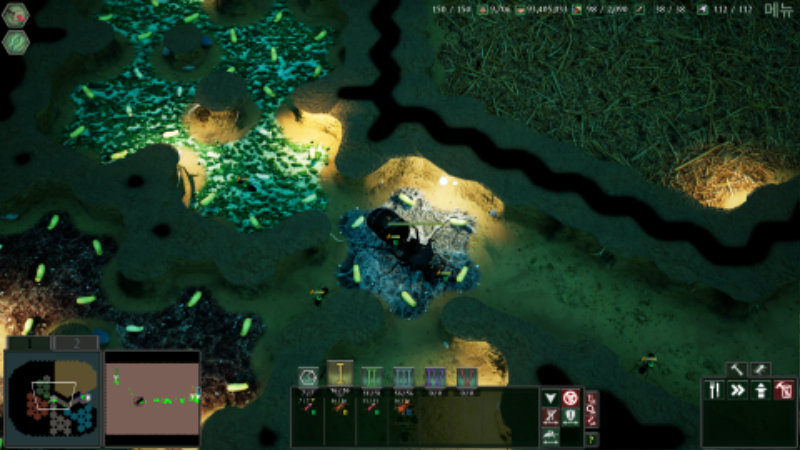Viewport: 800px width, 450px height.
Task: Switch to minimap tab 2
Action: (75, 343)
